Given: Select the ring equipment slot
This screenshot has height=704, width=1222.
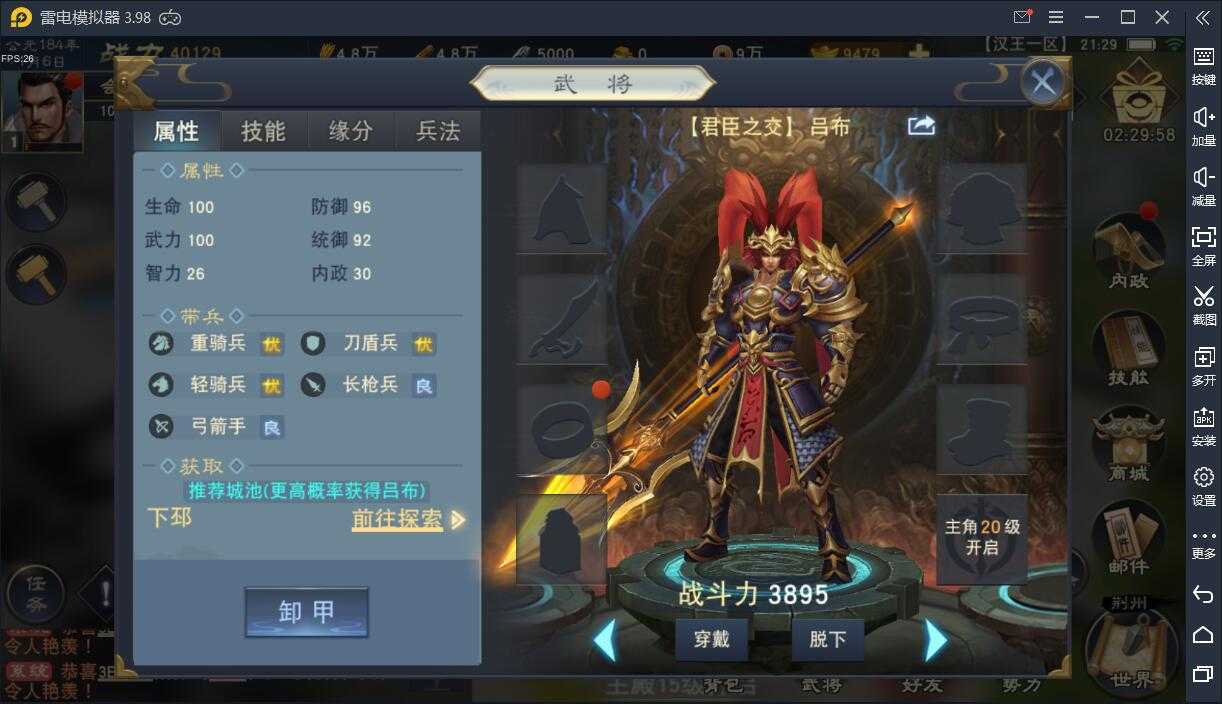Looking at the screenshot, I should pyautogui.click(x=561, y=430).
